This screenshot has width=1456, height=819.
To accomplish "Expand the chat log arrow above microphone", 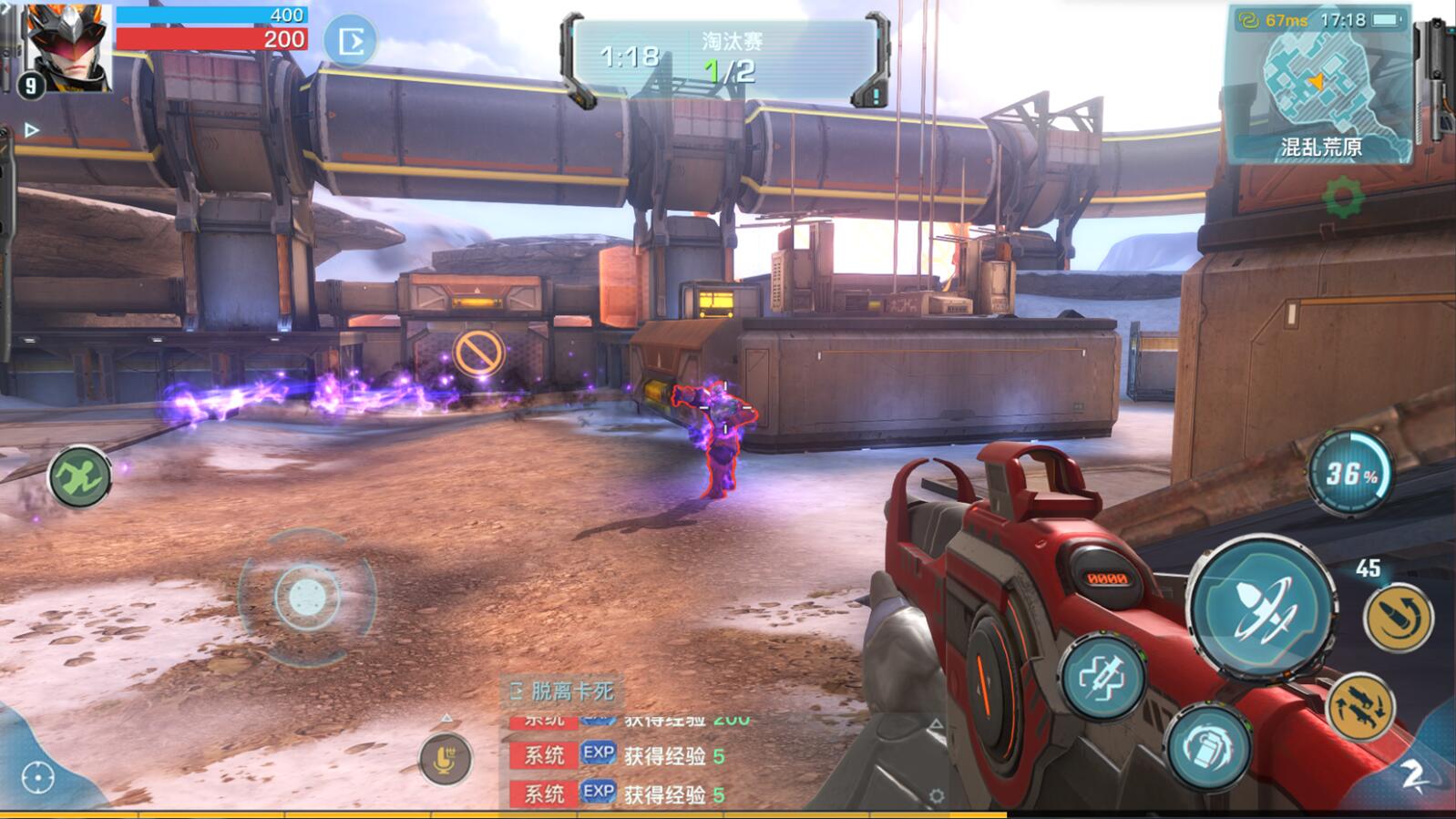I will coord(446,719).
